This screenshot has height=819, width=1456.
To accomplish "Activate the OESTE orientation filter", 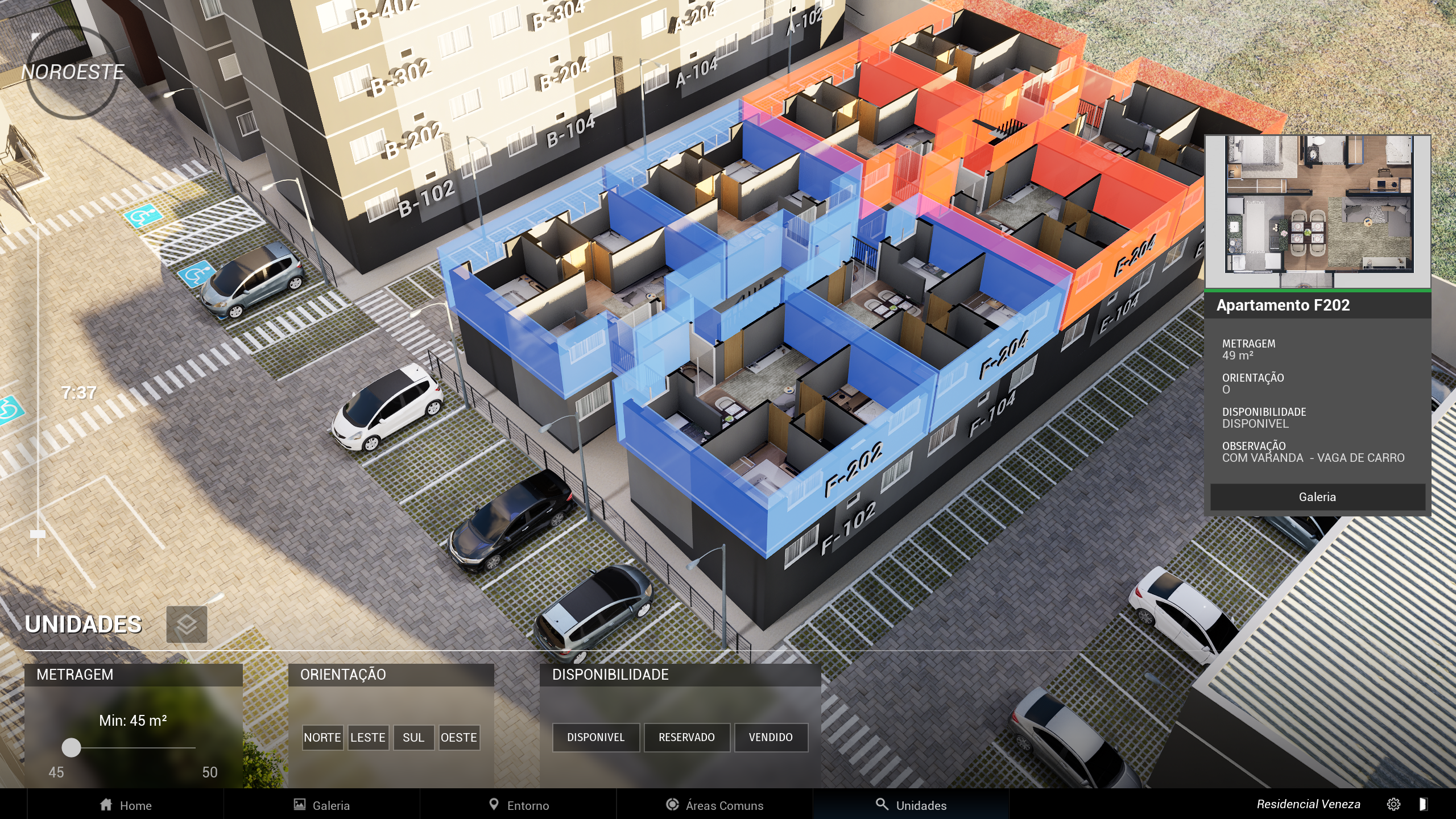I will point(459,738).
